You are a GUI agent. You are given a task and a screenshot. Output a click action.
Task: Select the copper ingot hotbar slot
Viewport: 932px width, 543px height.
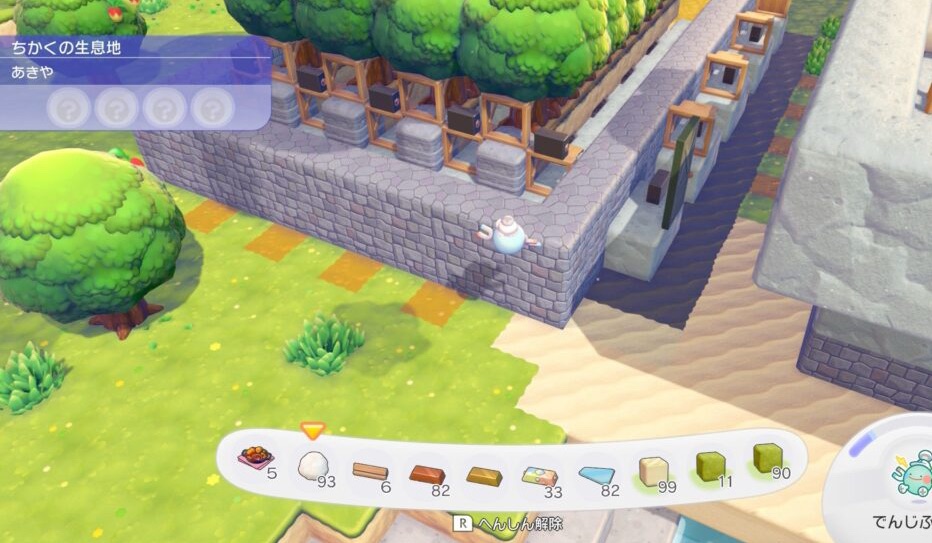[427, 473]
